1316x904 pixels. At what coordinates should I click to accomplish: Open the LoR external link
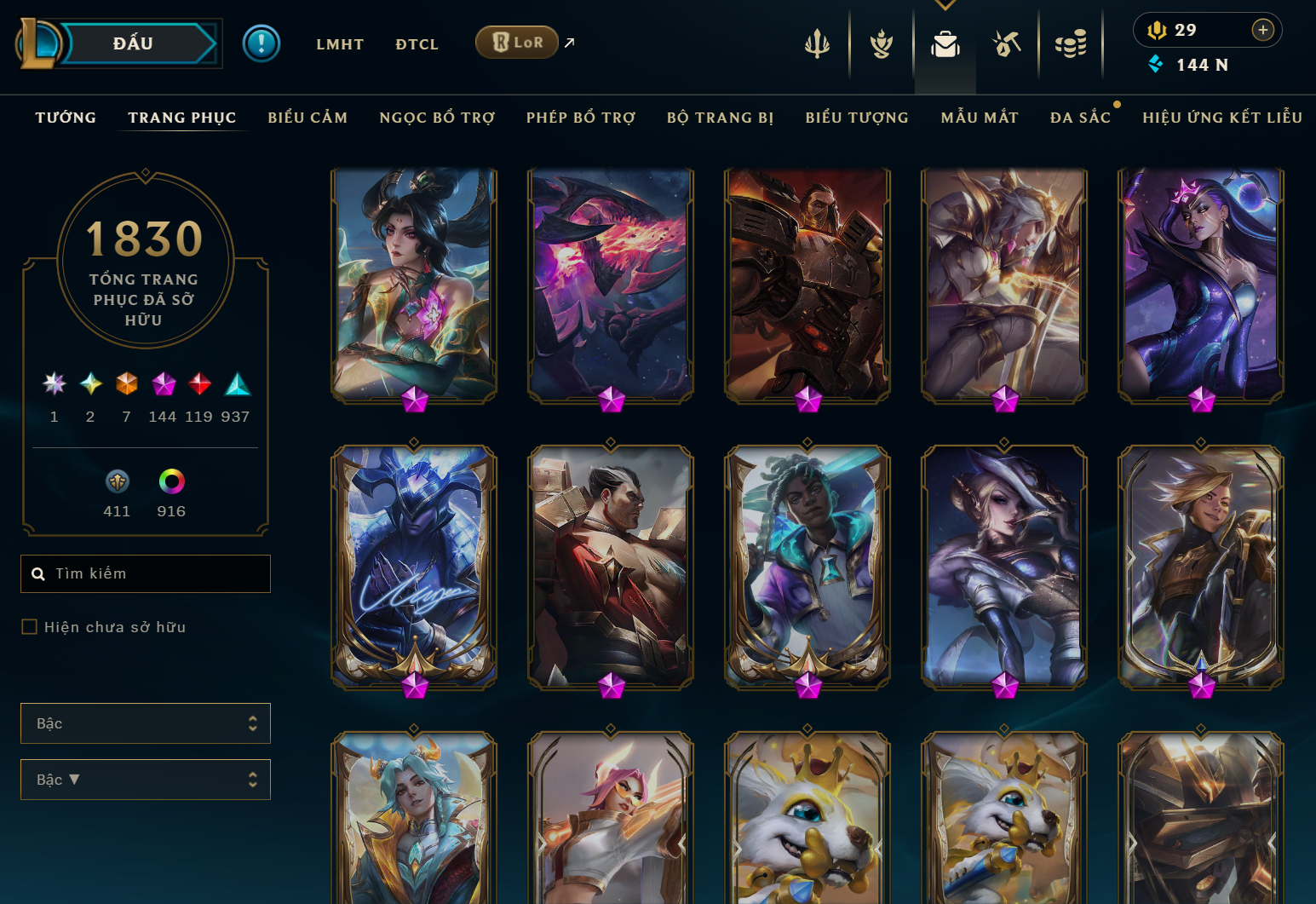click(x=516, y=41)
